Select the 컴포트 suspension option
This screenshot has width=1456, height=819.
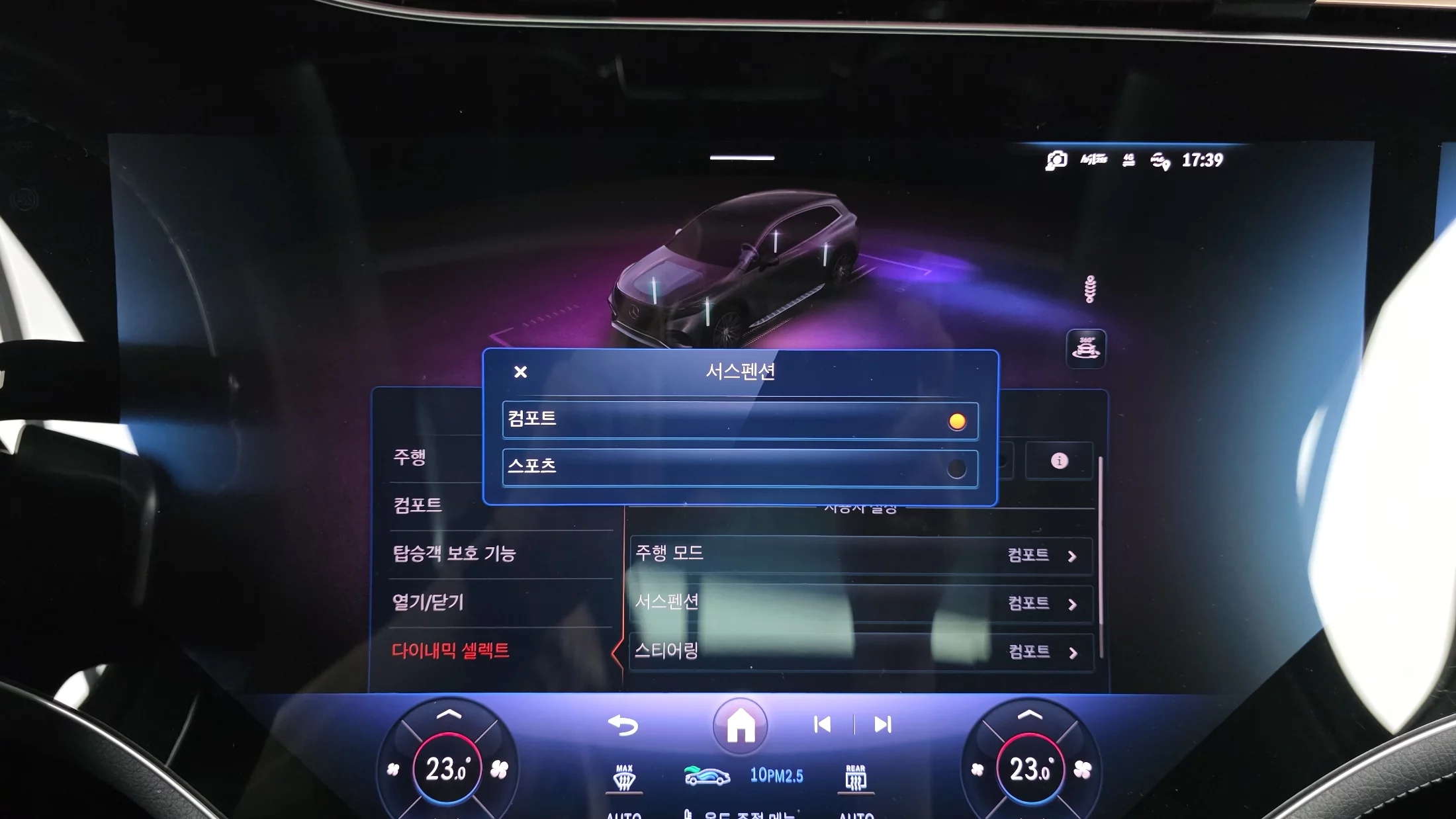tap(740, 420)
